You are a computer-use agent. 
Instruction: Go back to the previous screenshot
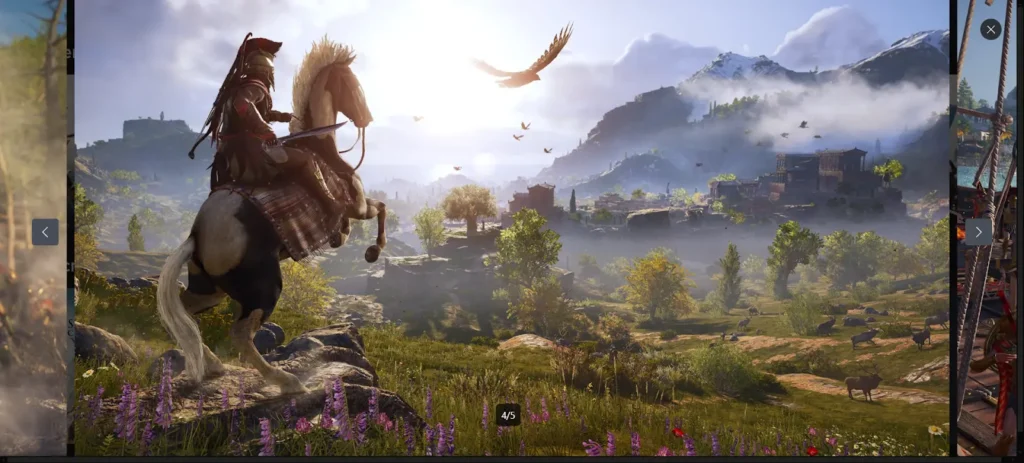pos(45,232)
